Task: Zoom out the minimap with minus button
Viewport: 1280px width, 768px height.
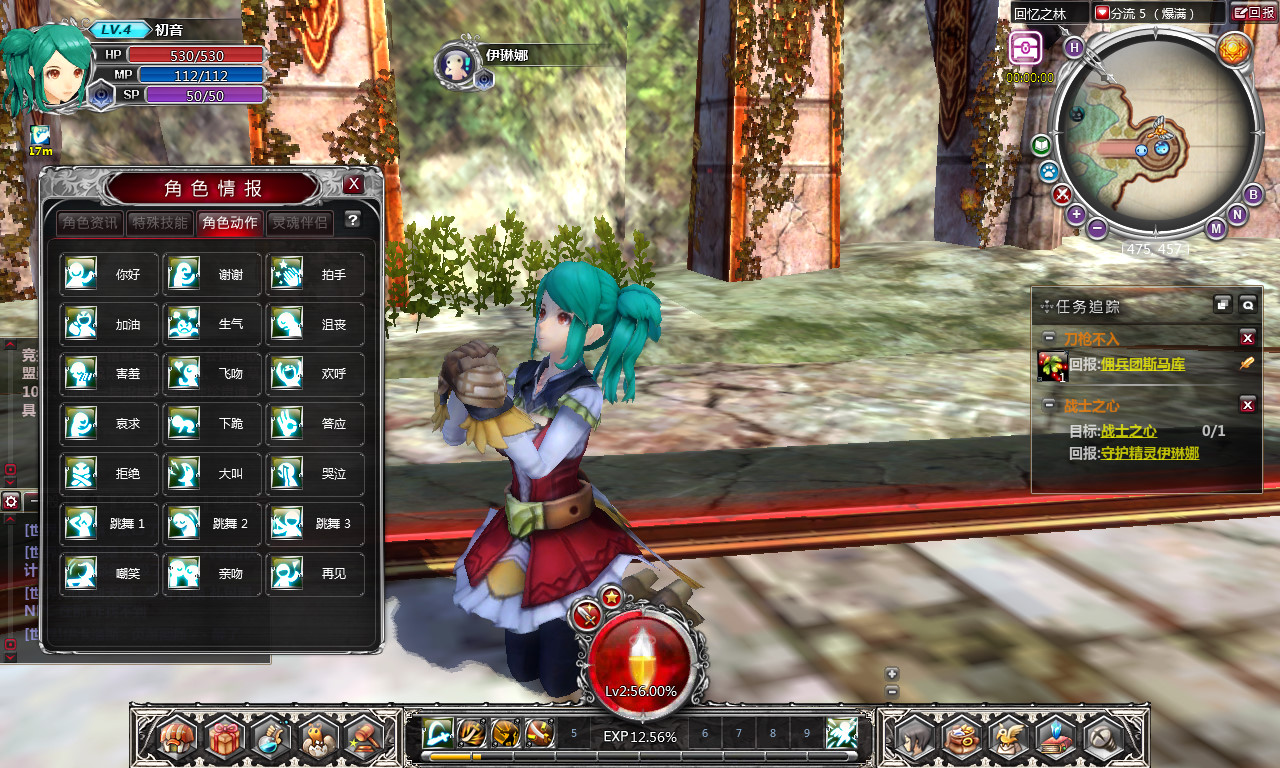Action: pos(1097,228)
